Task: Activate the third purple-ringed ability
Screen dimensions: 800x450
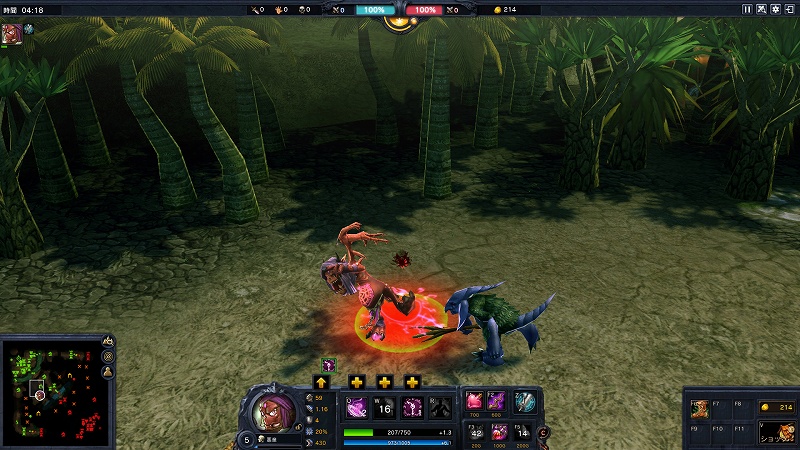Action: (411, 407)
